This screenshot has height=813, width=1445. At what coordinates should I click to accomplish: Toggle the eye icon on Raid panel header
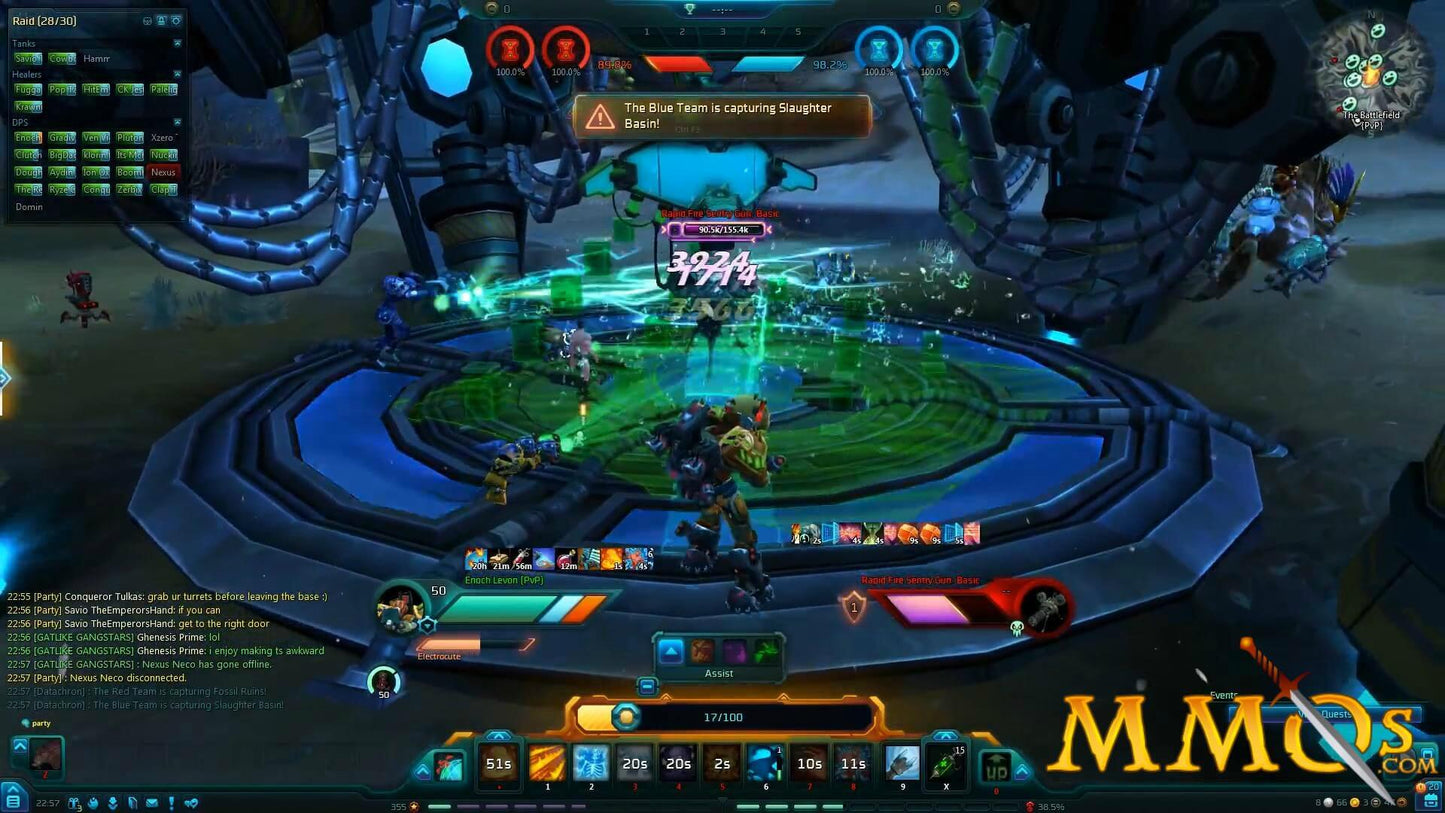[147, 21]
